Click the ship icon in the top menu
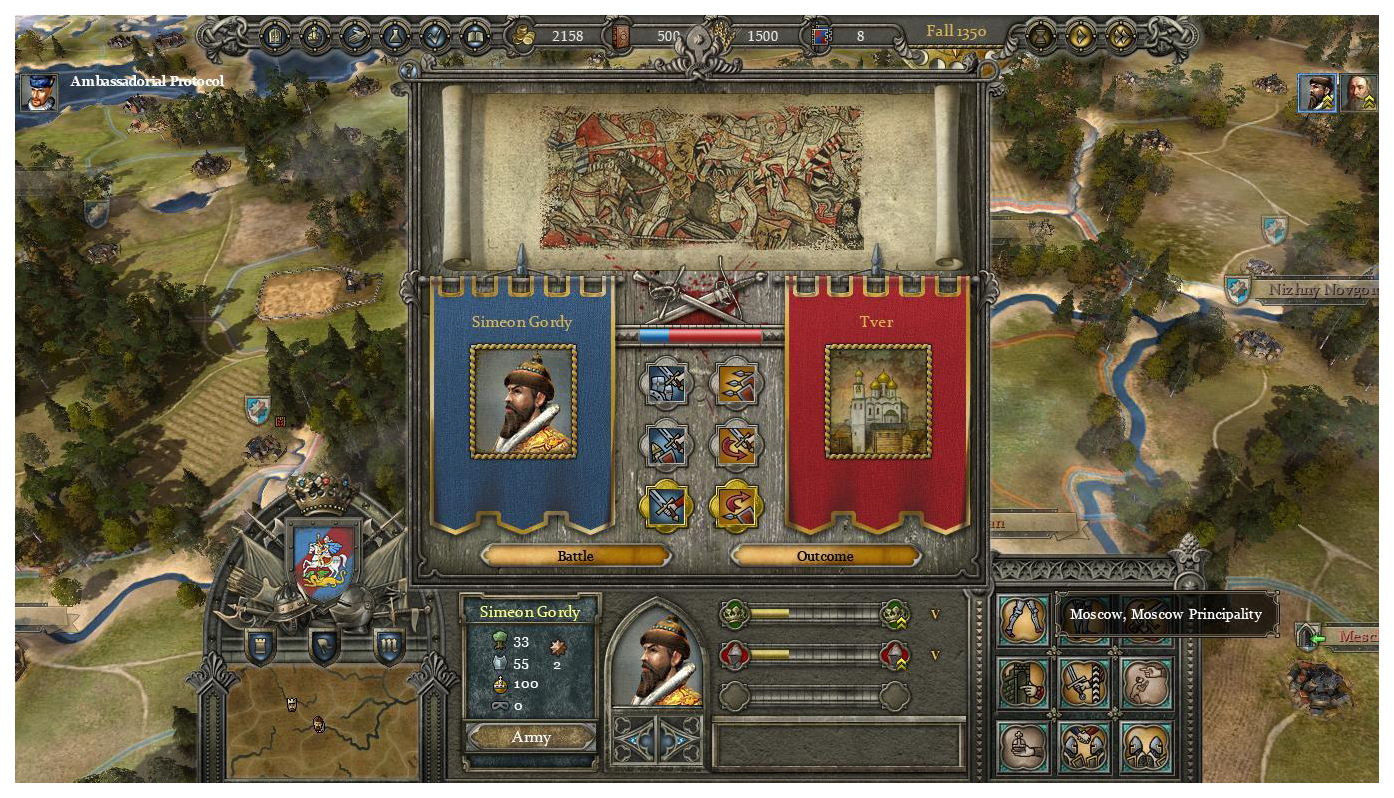Viewport: 1394px width, 798px height. pos(356,37)
